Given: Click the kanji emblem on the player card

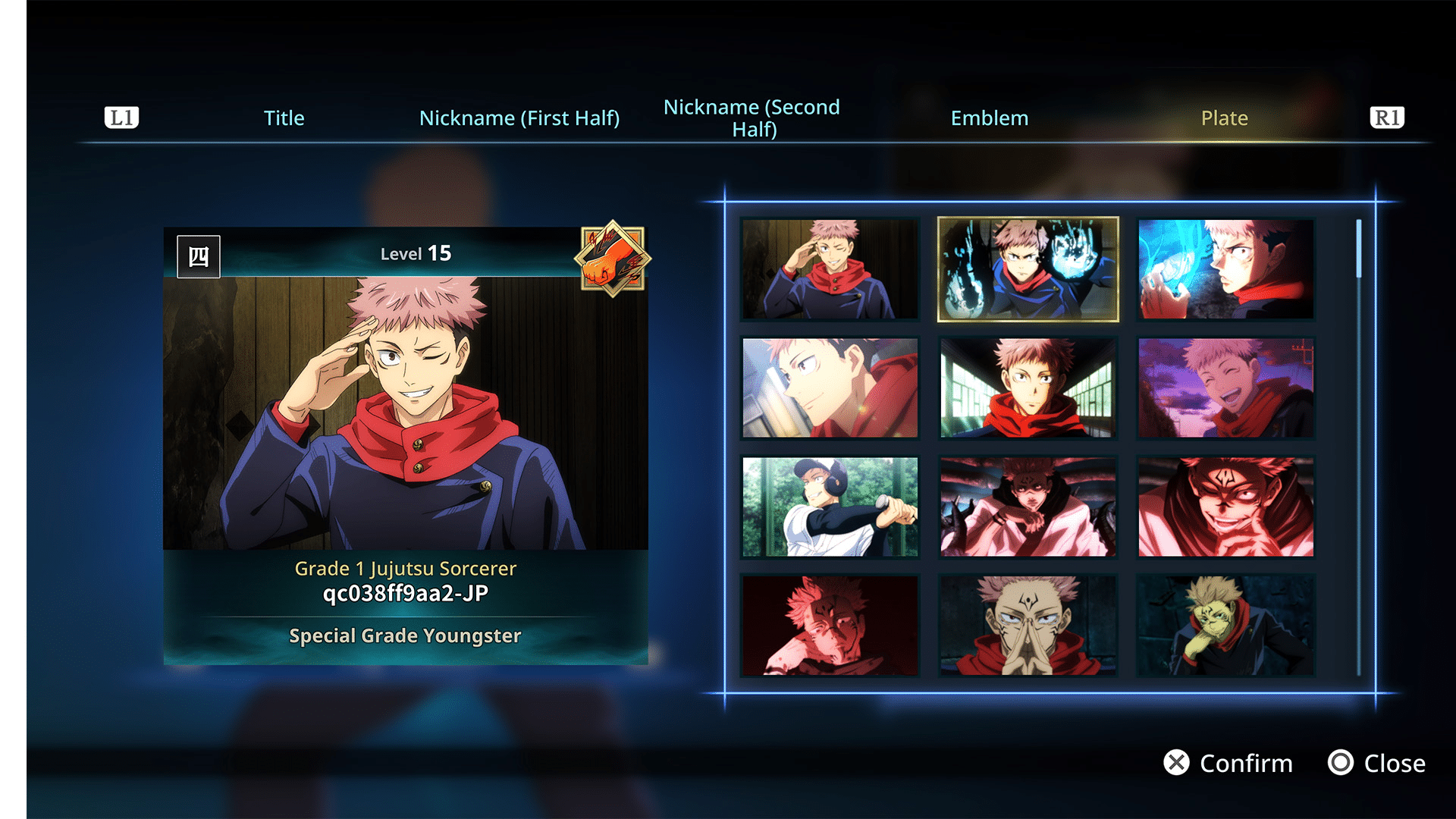Looking at the screenshot, I should pos(199,256).
